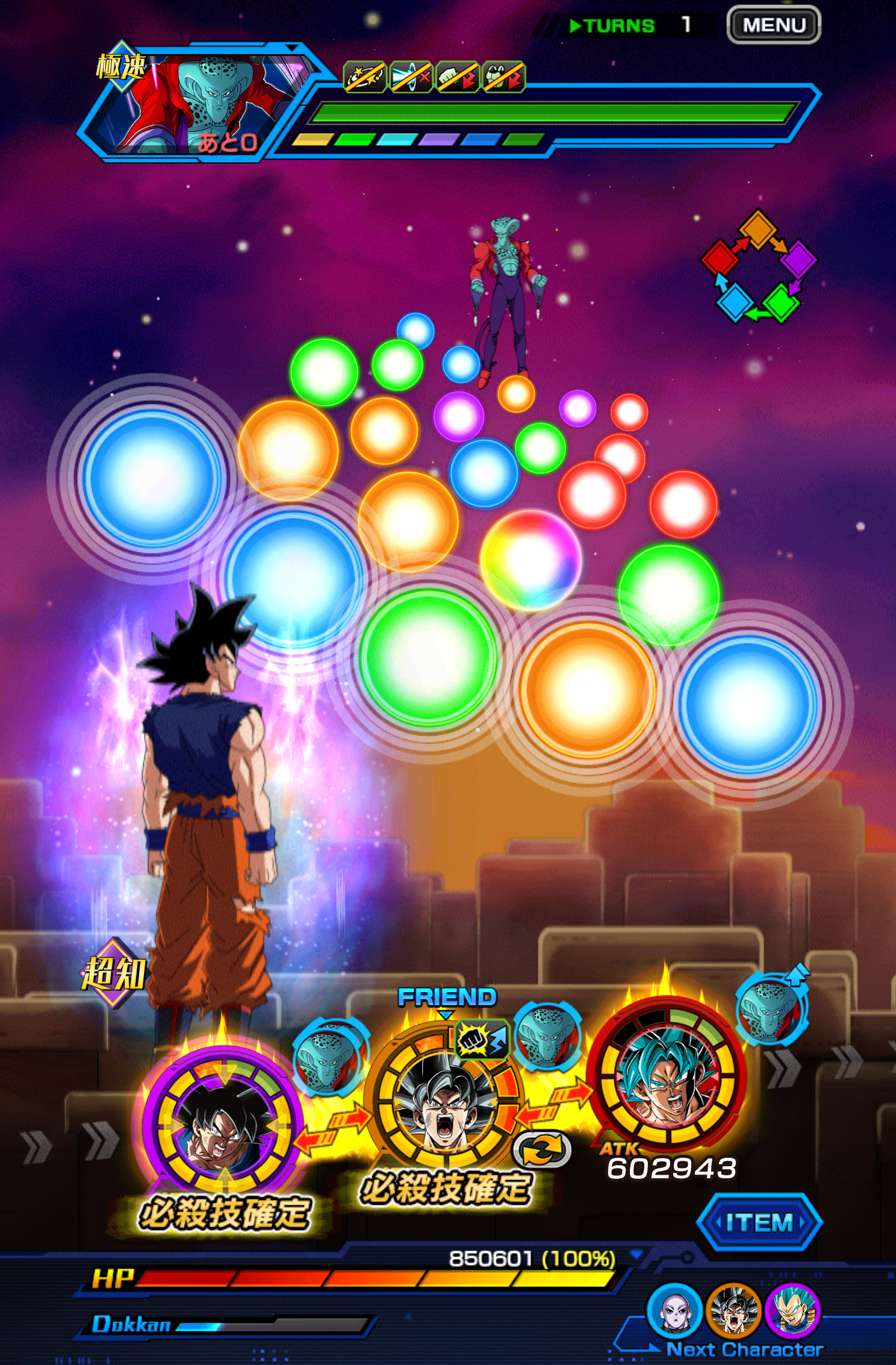
Task: Tap the orange swap arrows icon
Action: pyautogui.click(x=541, y=1150)
